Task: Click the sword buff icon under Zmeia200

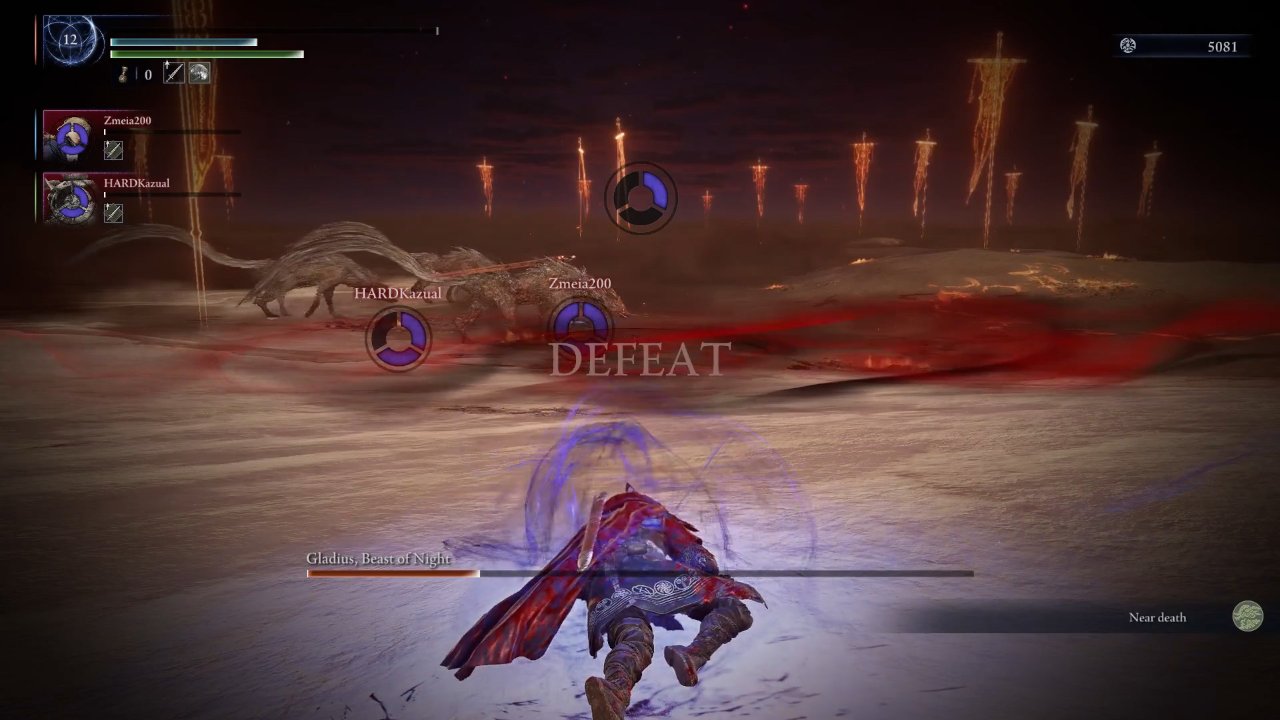Action: tap(114, 150)
